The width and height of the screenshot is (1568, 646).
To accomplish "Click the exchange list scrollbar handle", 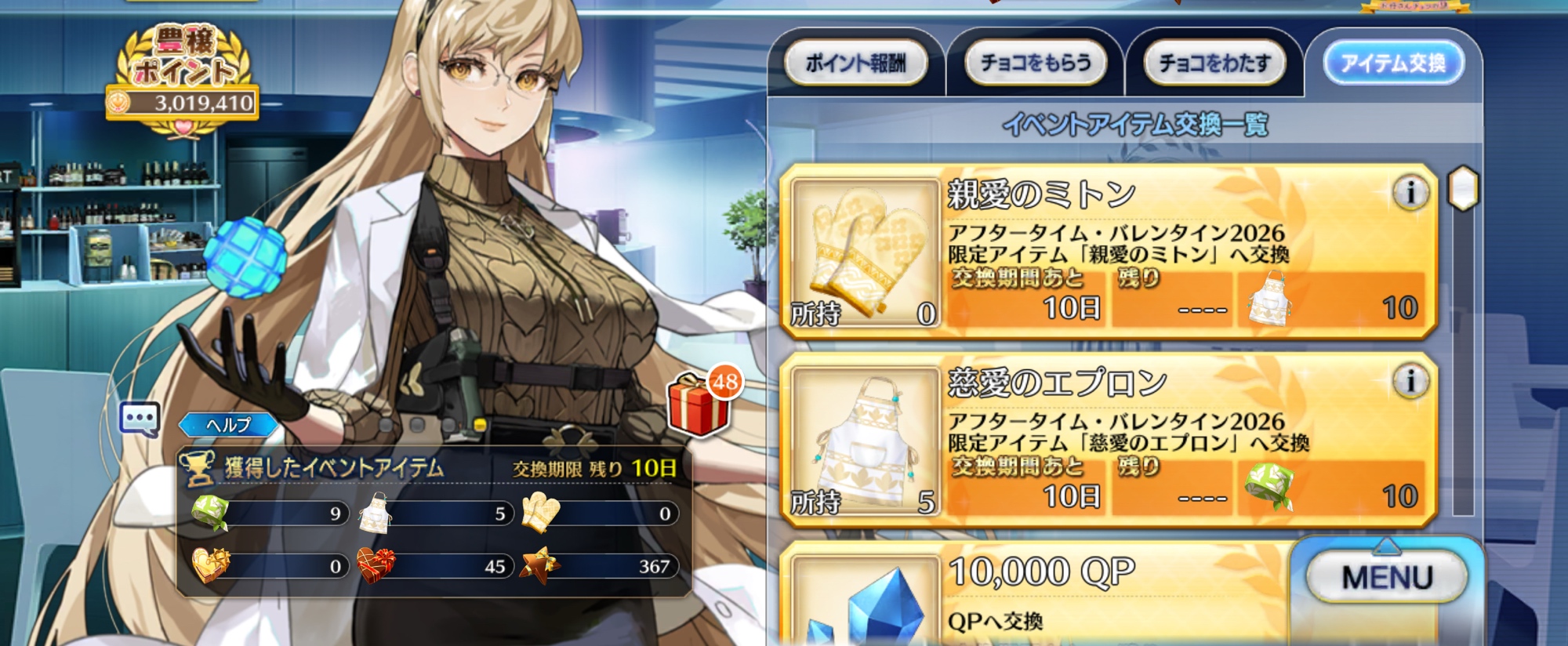I will click(1462, 189).
